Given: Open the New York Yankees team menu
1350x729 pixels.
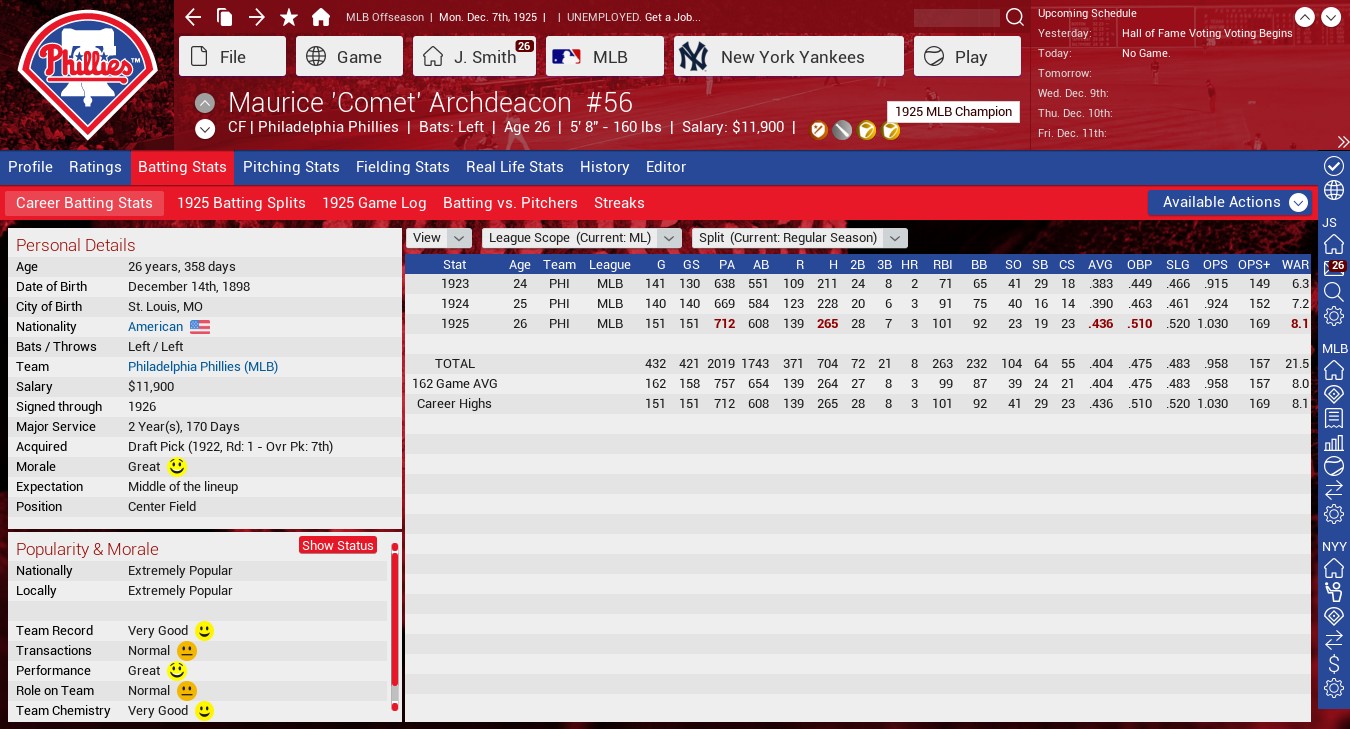Looking at the screenshot, I should [x=788, y=57].
